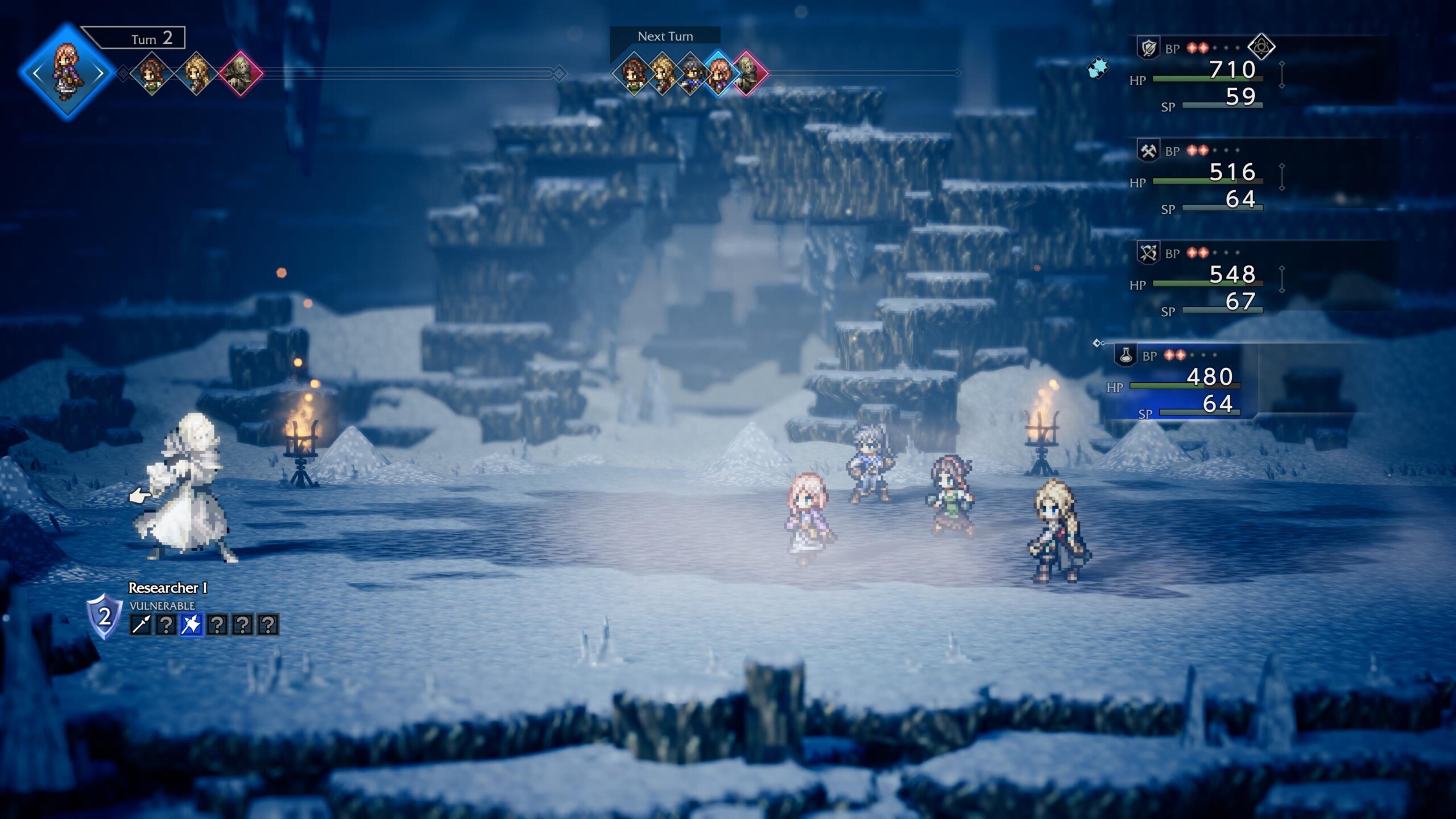This screenshot has height=819, width=1456.
Task: Select the enemy portrait in the Turn 2 order
Action: point(240,73)
